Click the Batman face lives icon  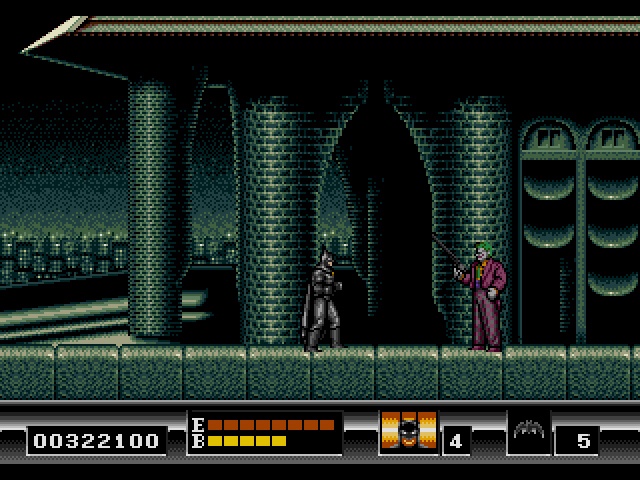click(408, 433)
